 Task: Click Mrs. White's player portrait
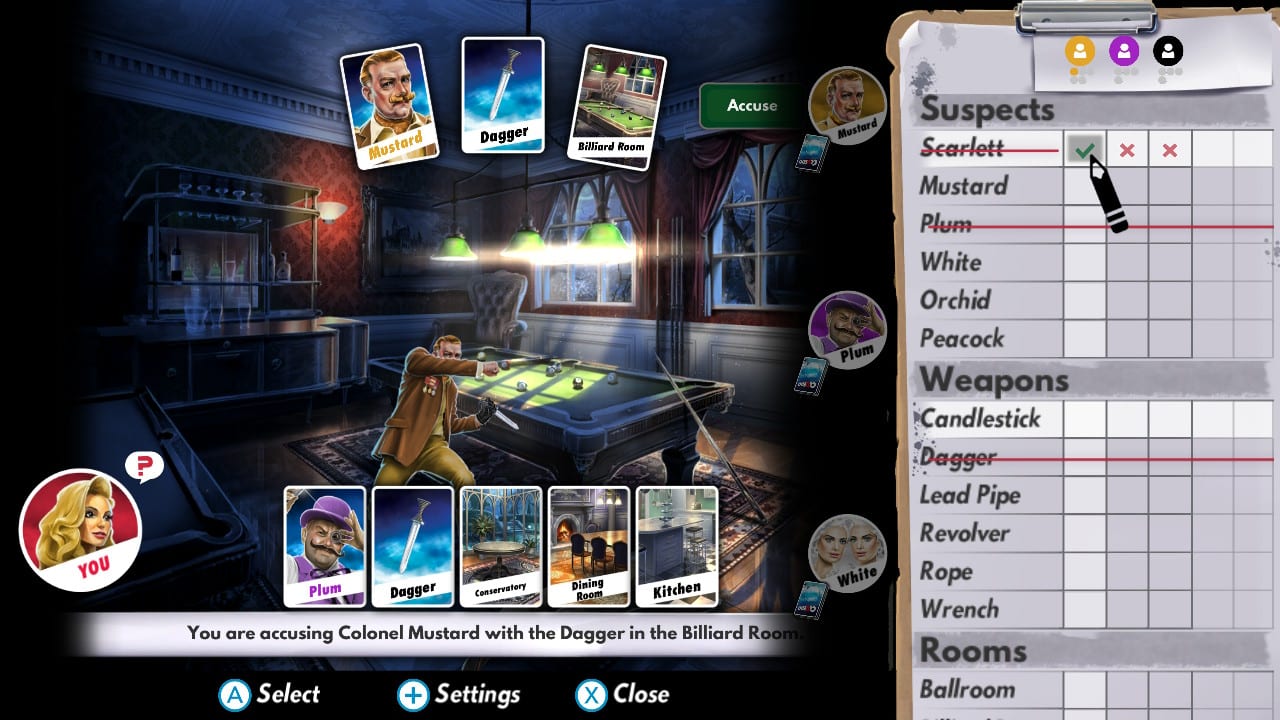pyautogui.click(x=845, y=555)
